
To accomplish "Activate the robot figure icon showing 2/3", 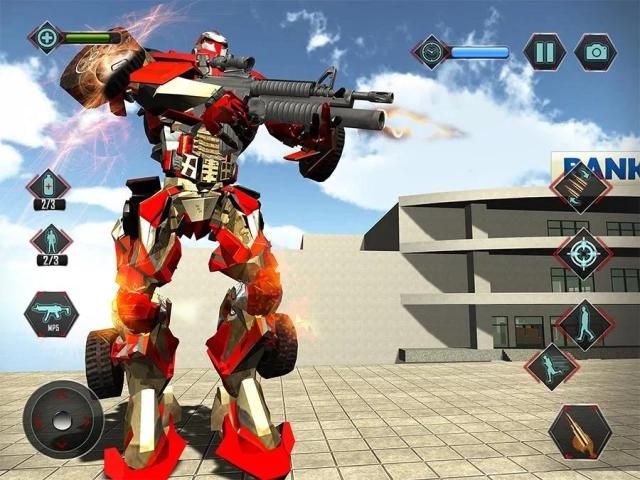I will tap(50, 241).
